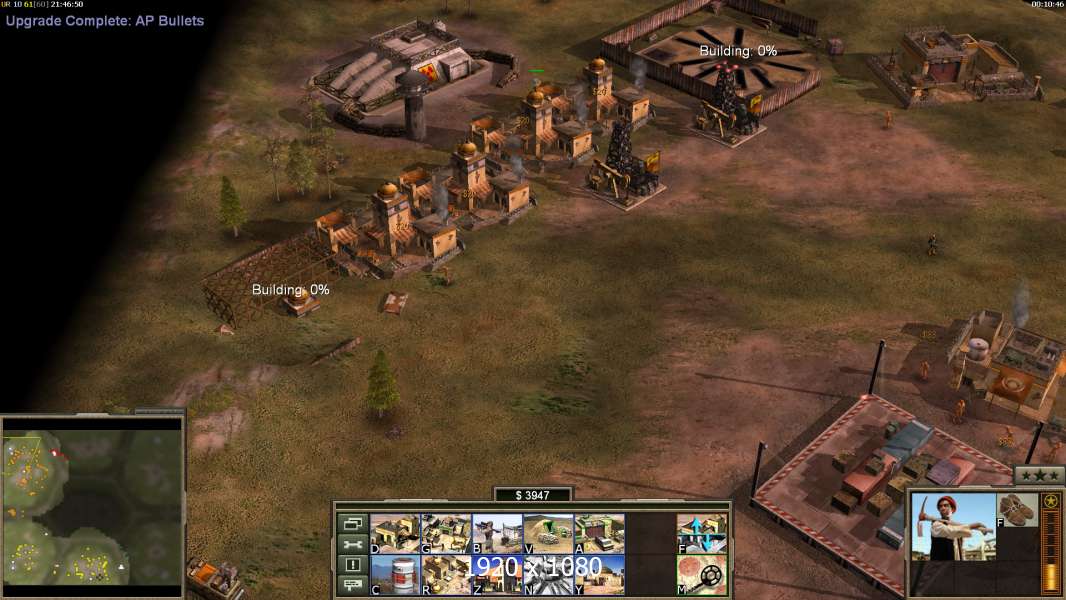
Task: Click the exclamation mark button
Action: click(351, 565)
